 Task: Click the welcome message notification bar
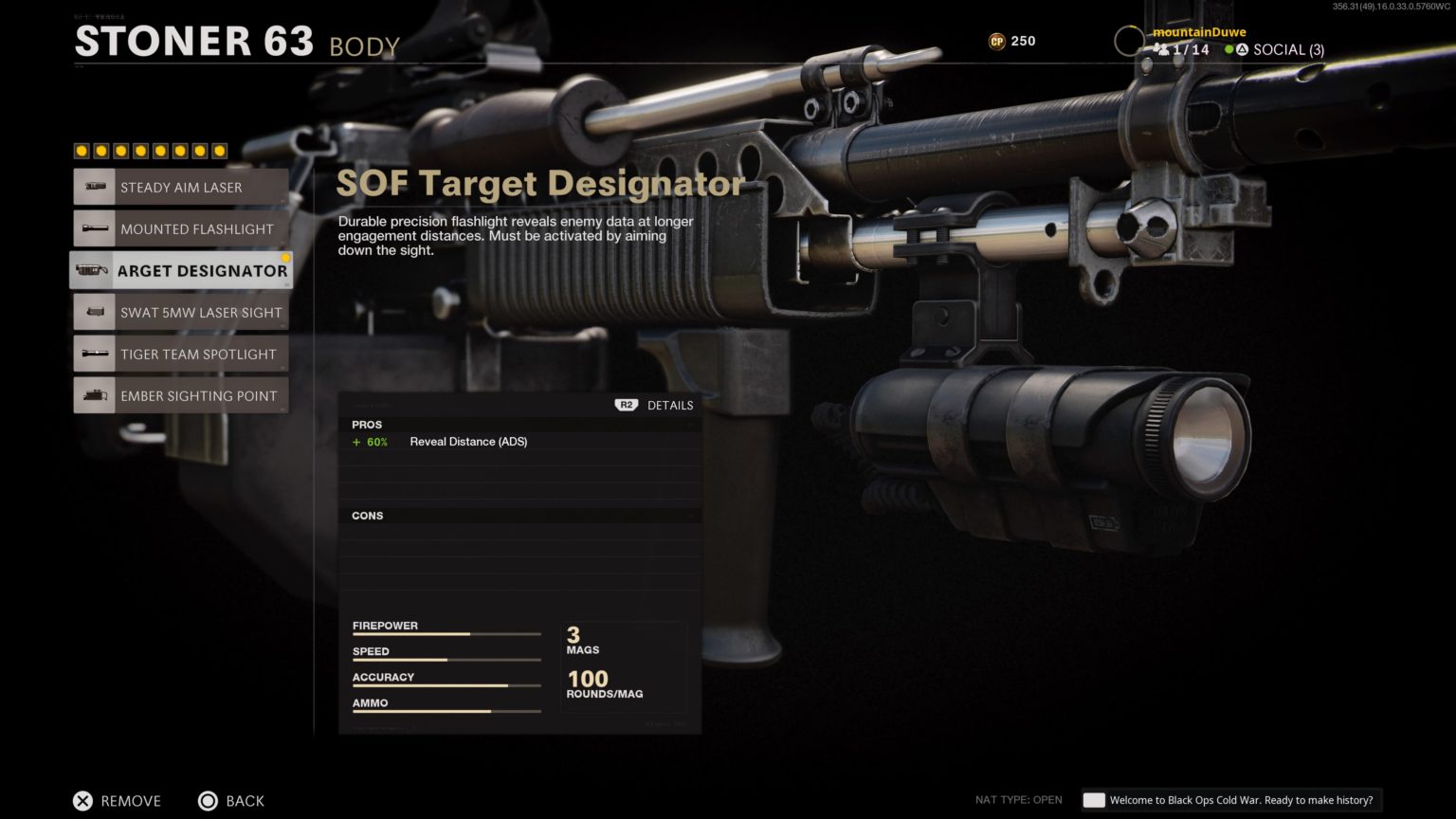point(1232,800)
